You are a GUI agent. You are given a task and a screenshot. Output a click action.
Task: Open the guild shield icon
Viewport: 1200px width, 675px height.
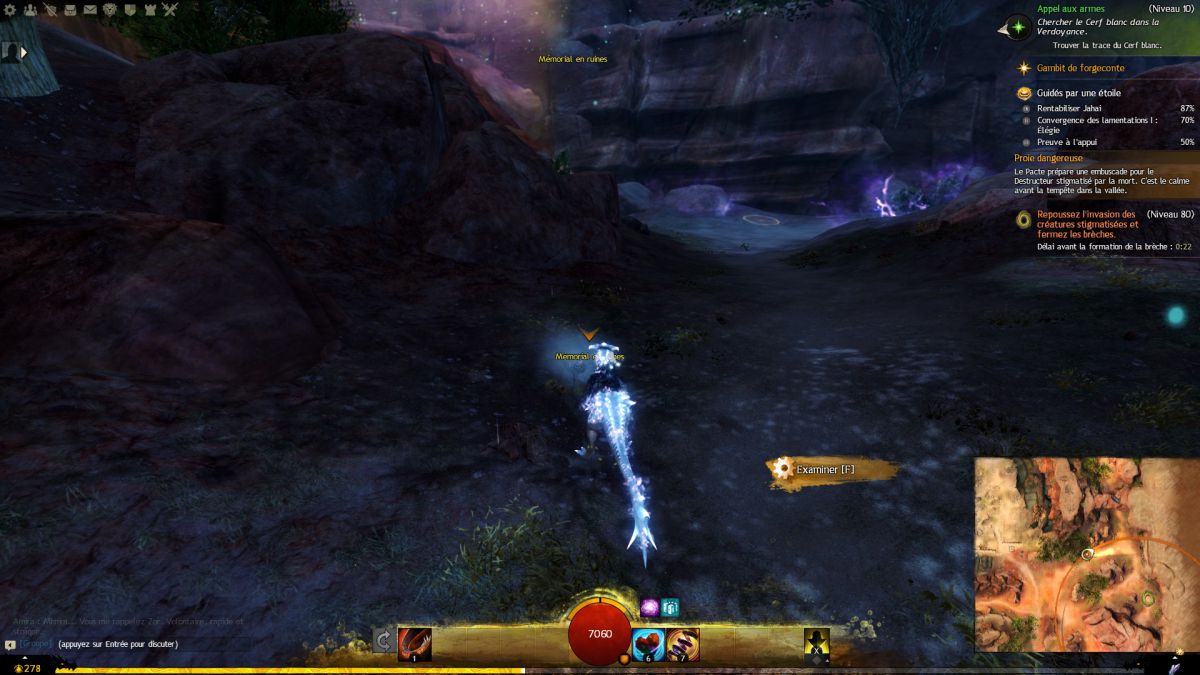[x=130, y=10]
